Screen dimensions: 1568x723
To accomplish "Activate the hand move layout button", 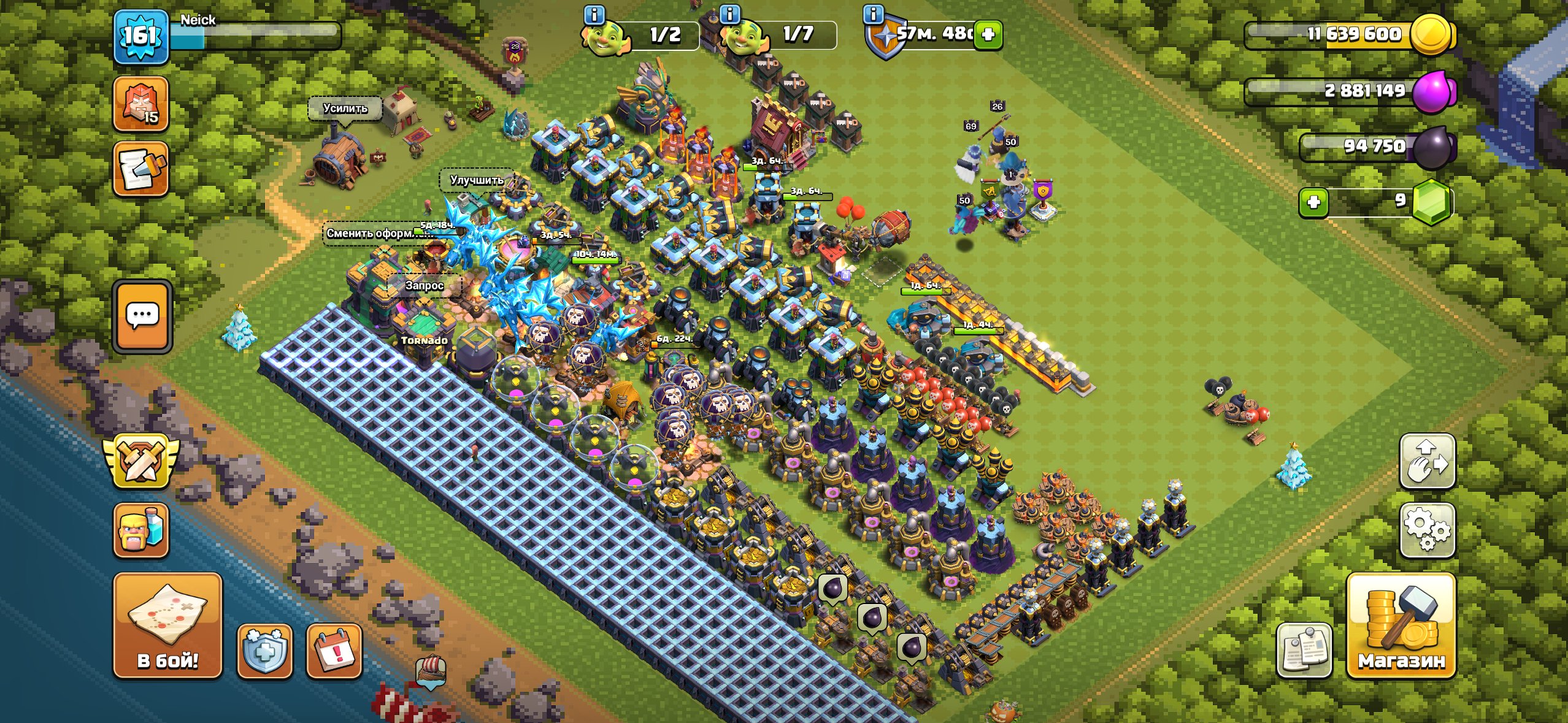I will [x=1427, y=461].
